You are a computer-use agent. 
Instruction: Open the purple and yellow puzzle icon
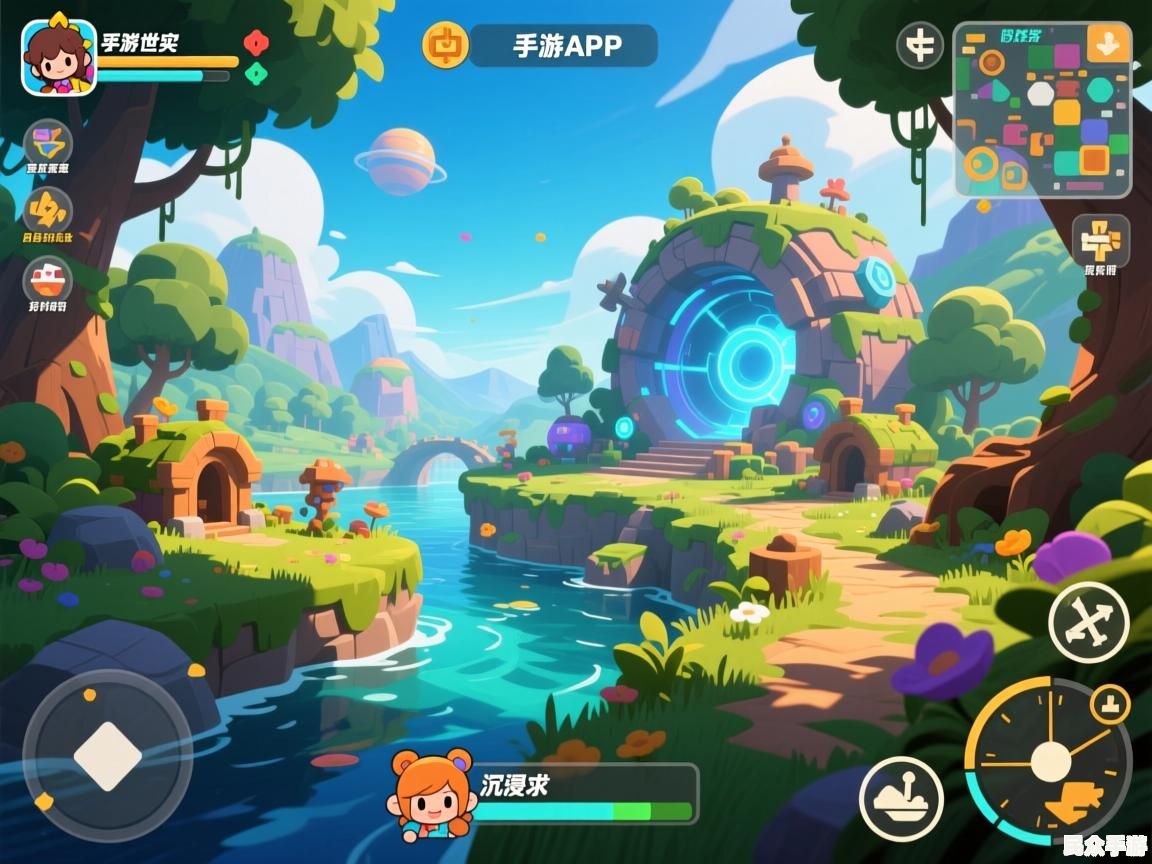pyautogui.click(x=48, y=142)
